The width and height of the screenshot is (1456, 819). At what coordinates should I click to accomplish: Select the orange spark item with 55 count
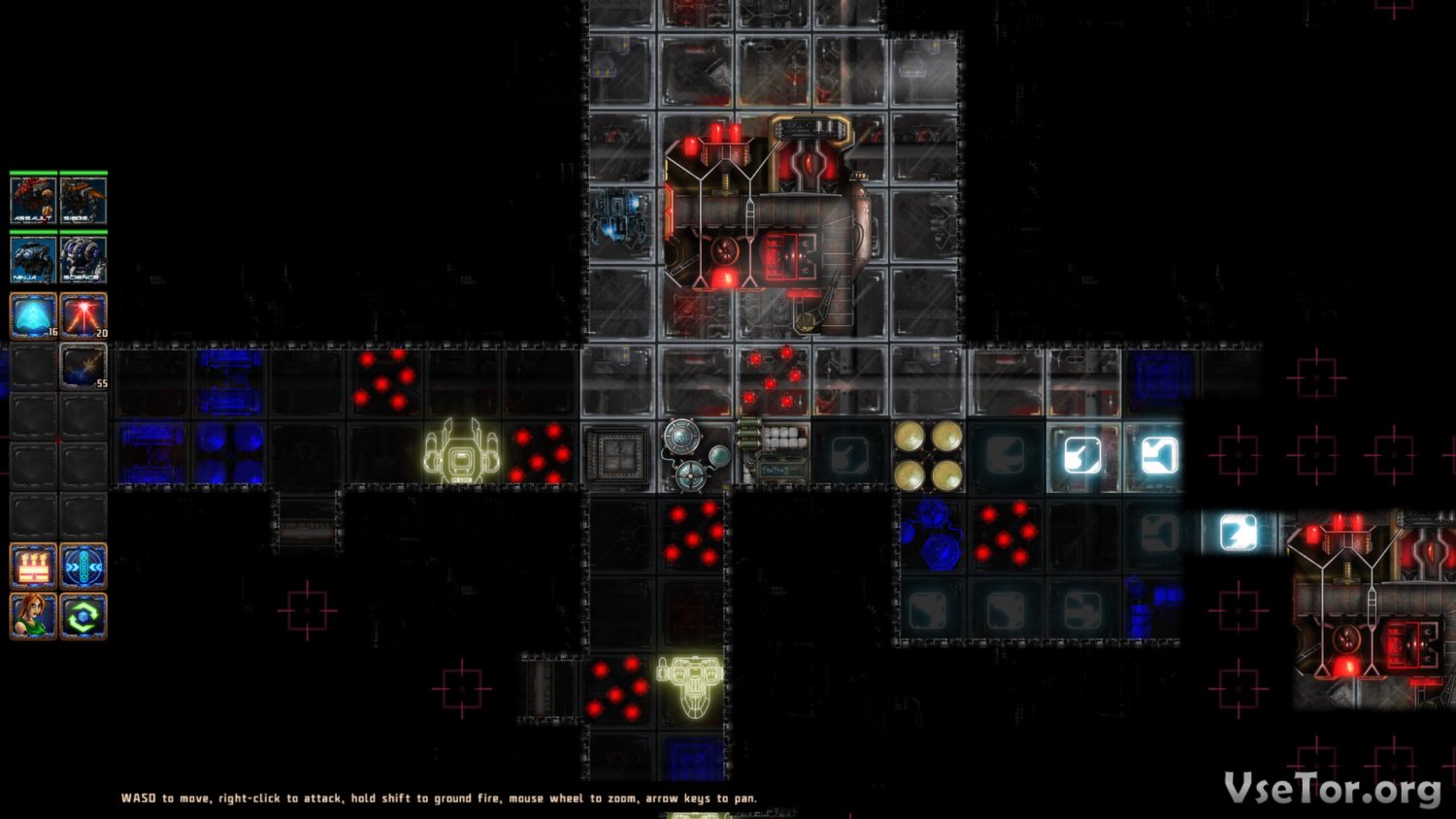click(83, 367)
